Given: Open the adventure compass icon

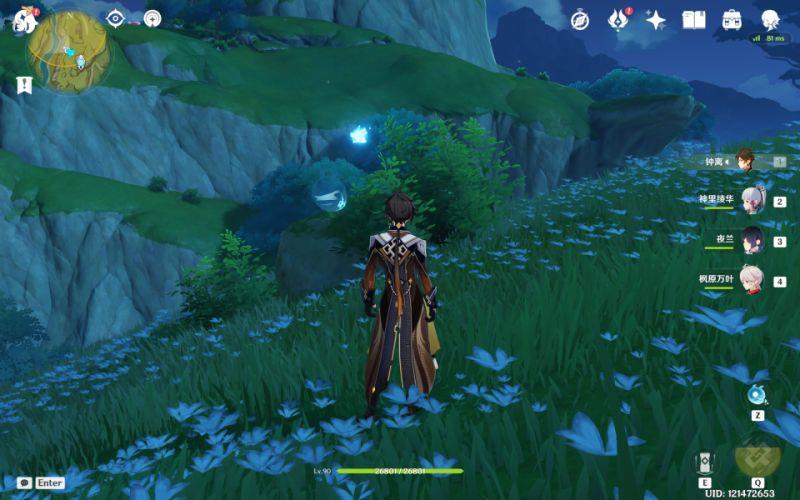Looking at the screenshot, I should coord(580,20).
